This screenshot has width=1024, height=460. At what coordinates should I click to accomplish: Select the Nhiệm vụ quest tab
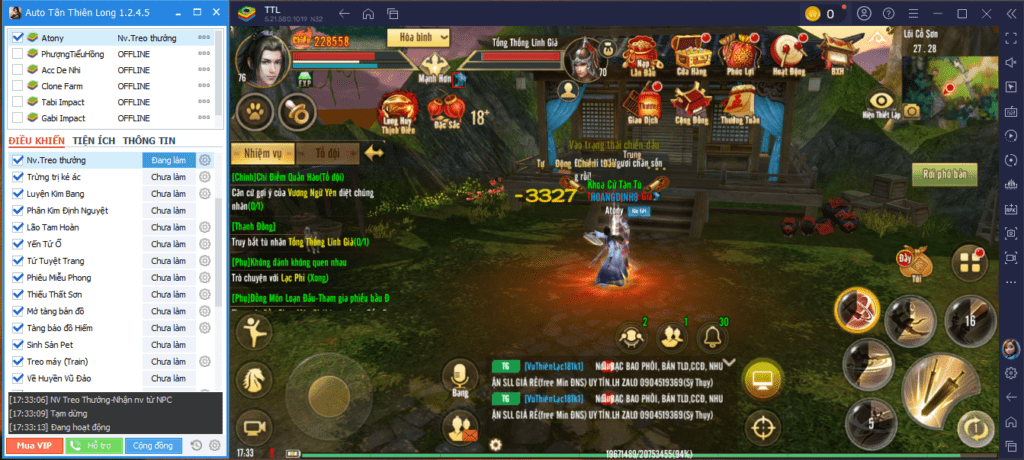tap(263, 153)
